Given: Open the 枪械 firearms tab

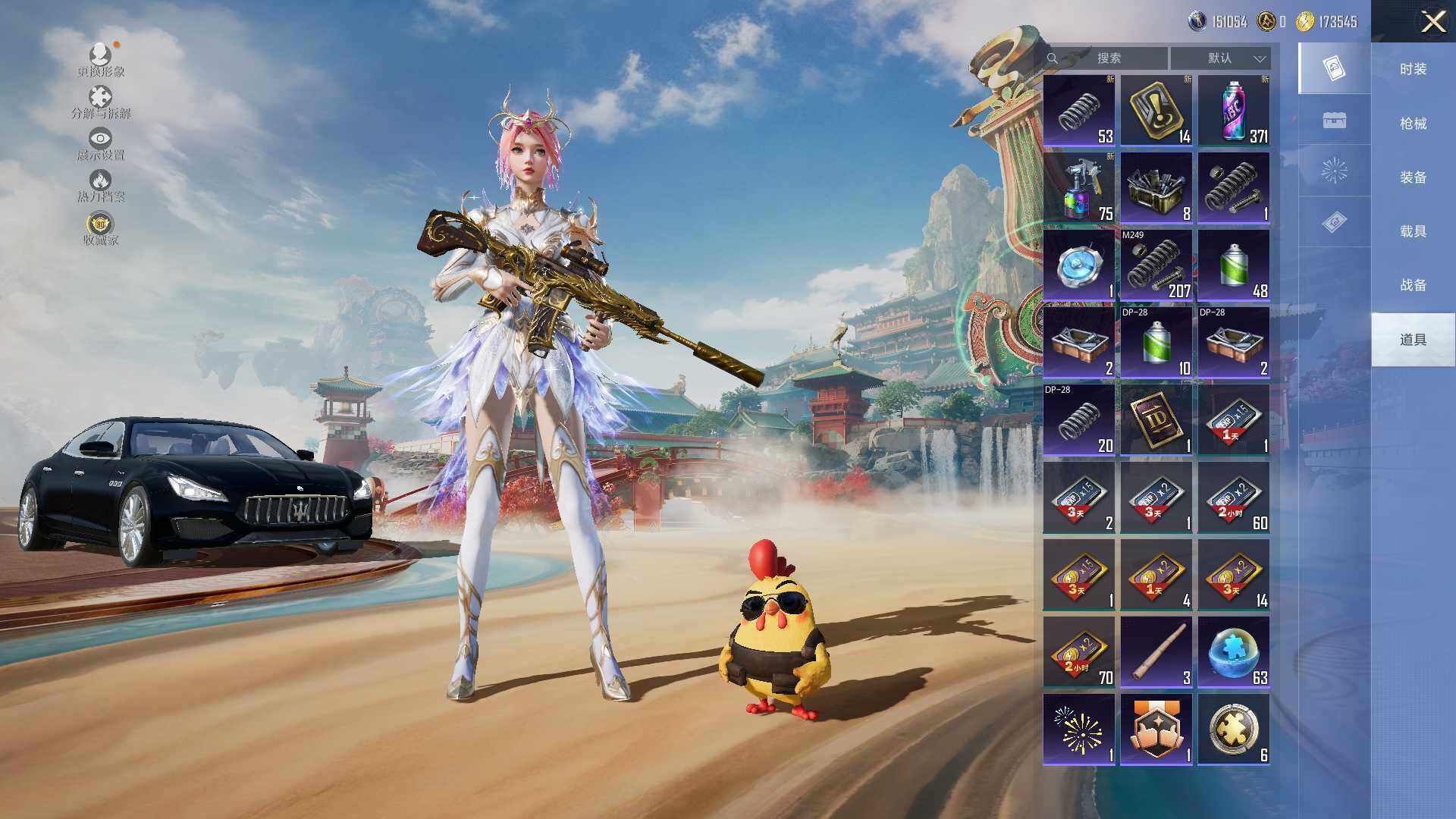Looking at the screenshot, I should coord(1413,123).
